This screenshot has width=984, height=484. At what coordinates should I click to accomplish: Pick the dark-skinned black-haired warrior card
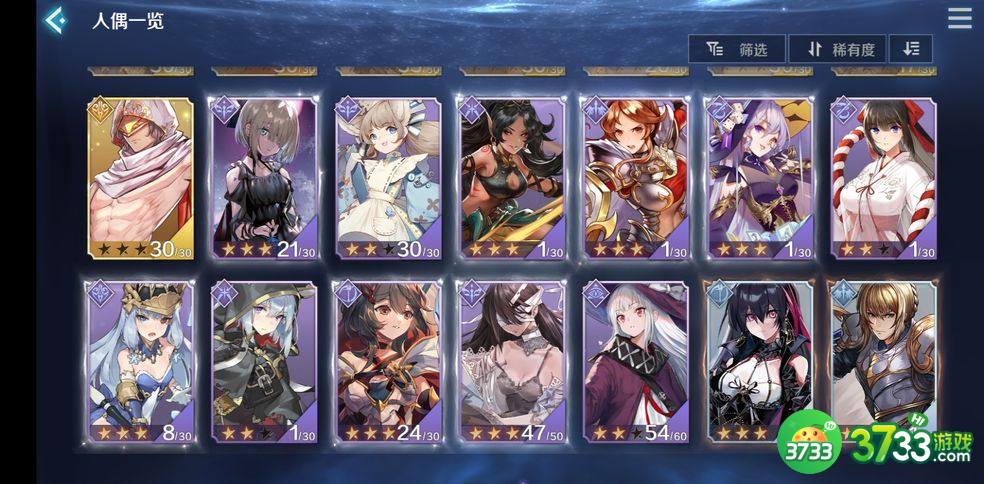pos(511,178)
